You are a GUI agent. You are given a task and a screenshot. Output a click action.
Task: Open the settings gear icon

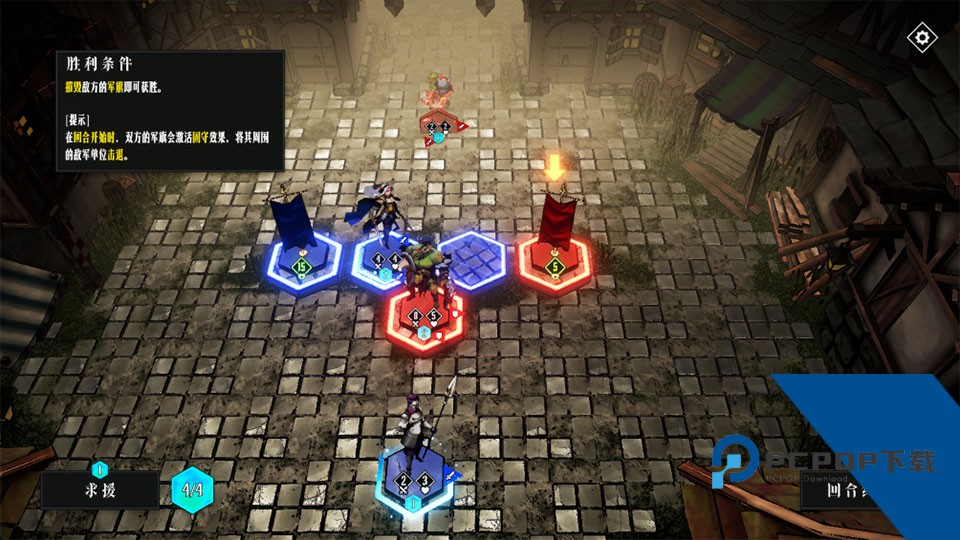tap(921, 38)
